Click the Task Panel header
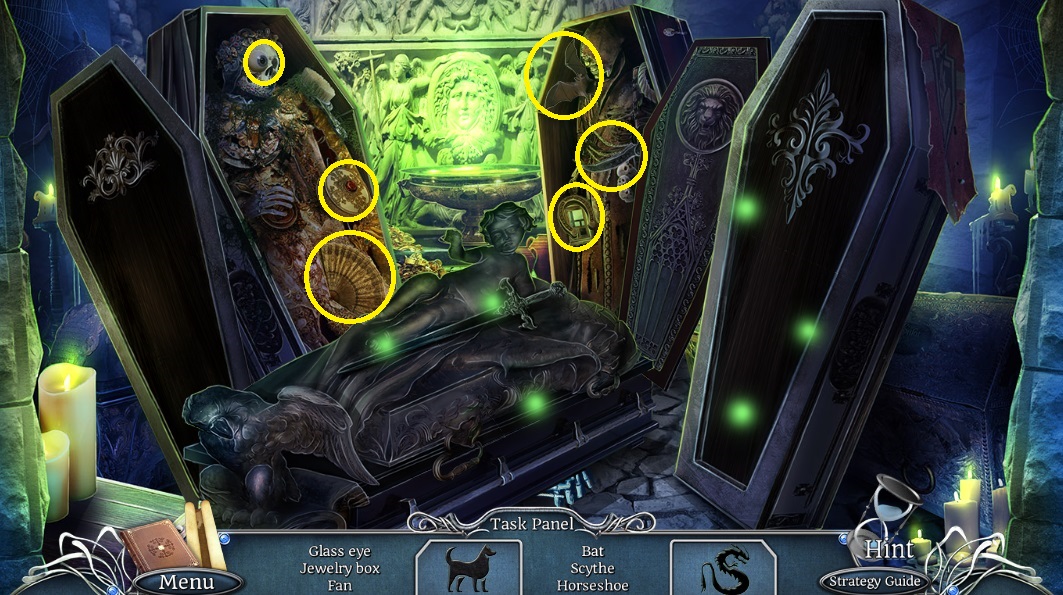This screenshot has width=1063, height=595. tap(531, 524)
